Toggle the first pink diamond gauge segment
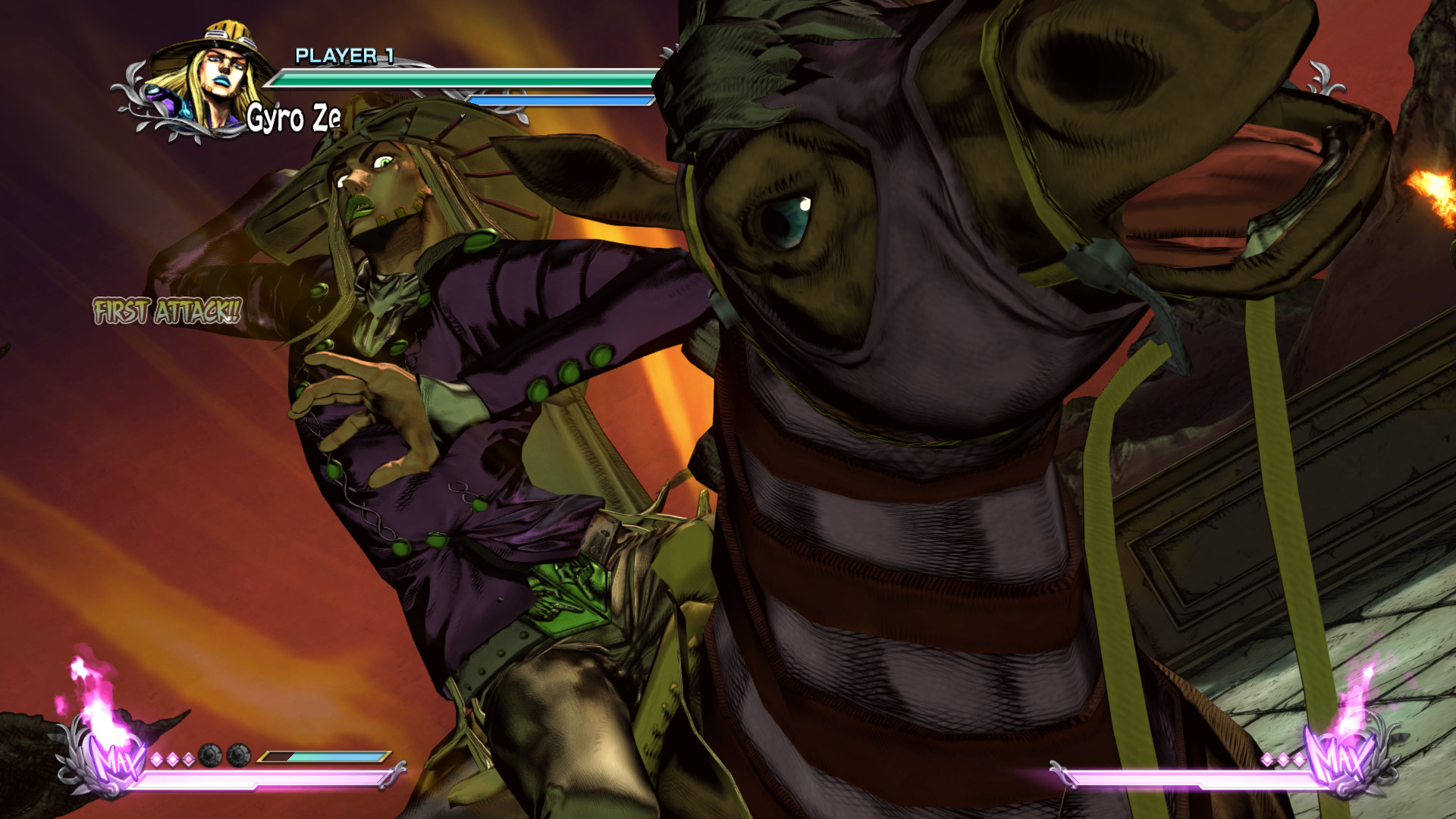This screenshot has height=819, width=1456. click(157, 758)
